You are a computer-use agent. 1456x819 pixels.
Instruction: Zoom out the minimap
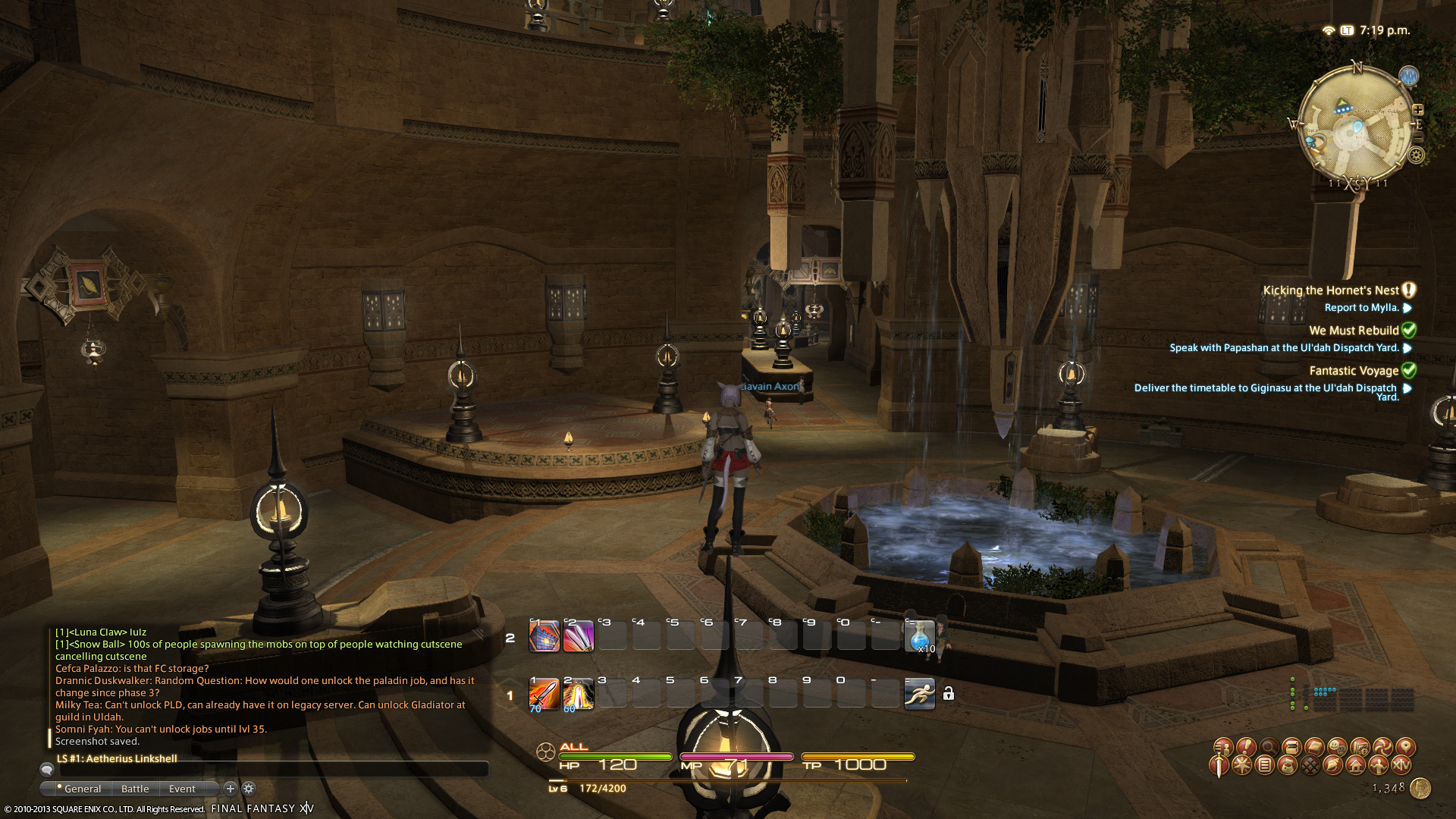(1418, 137)
